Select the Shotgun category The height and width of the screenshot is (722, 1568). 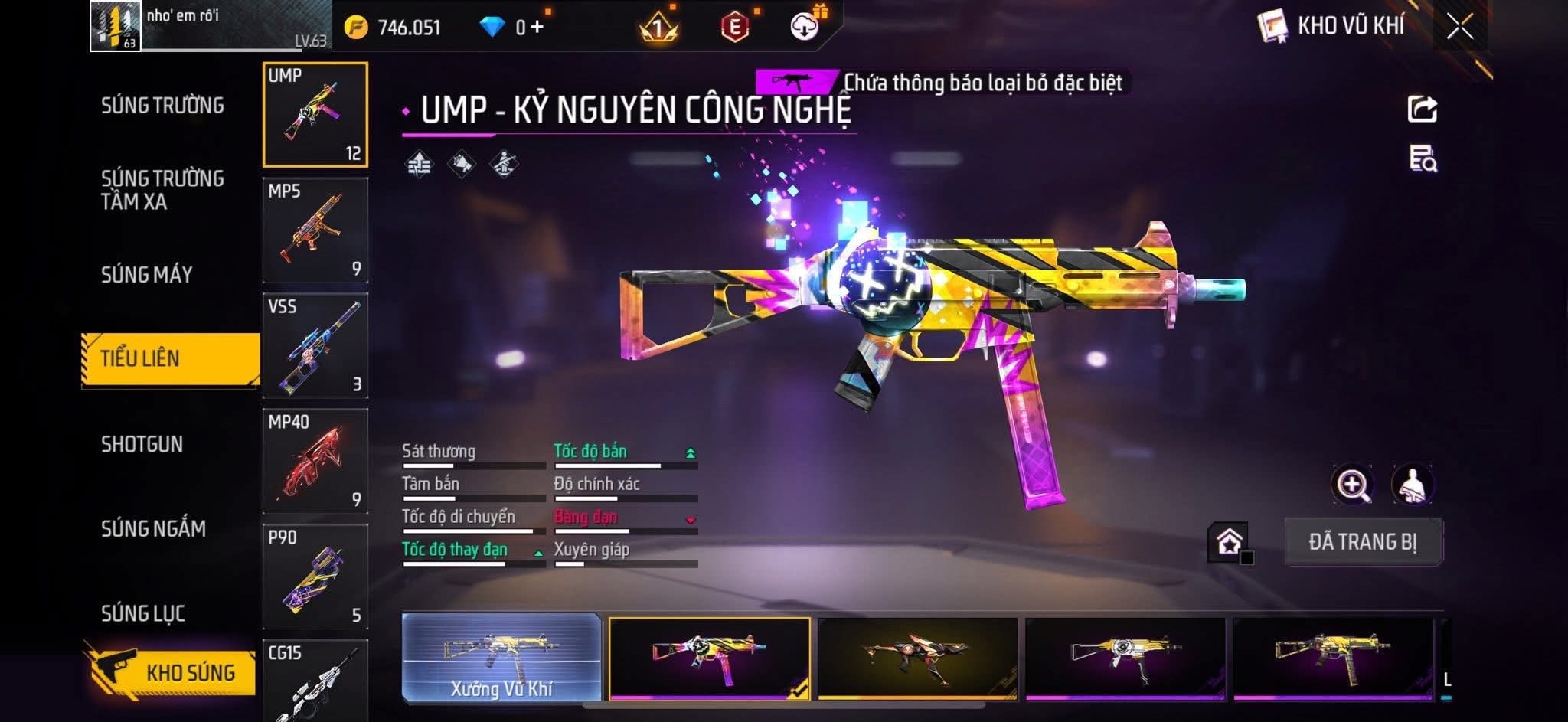[142, 444]
